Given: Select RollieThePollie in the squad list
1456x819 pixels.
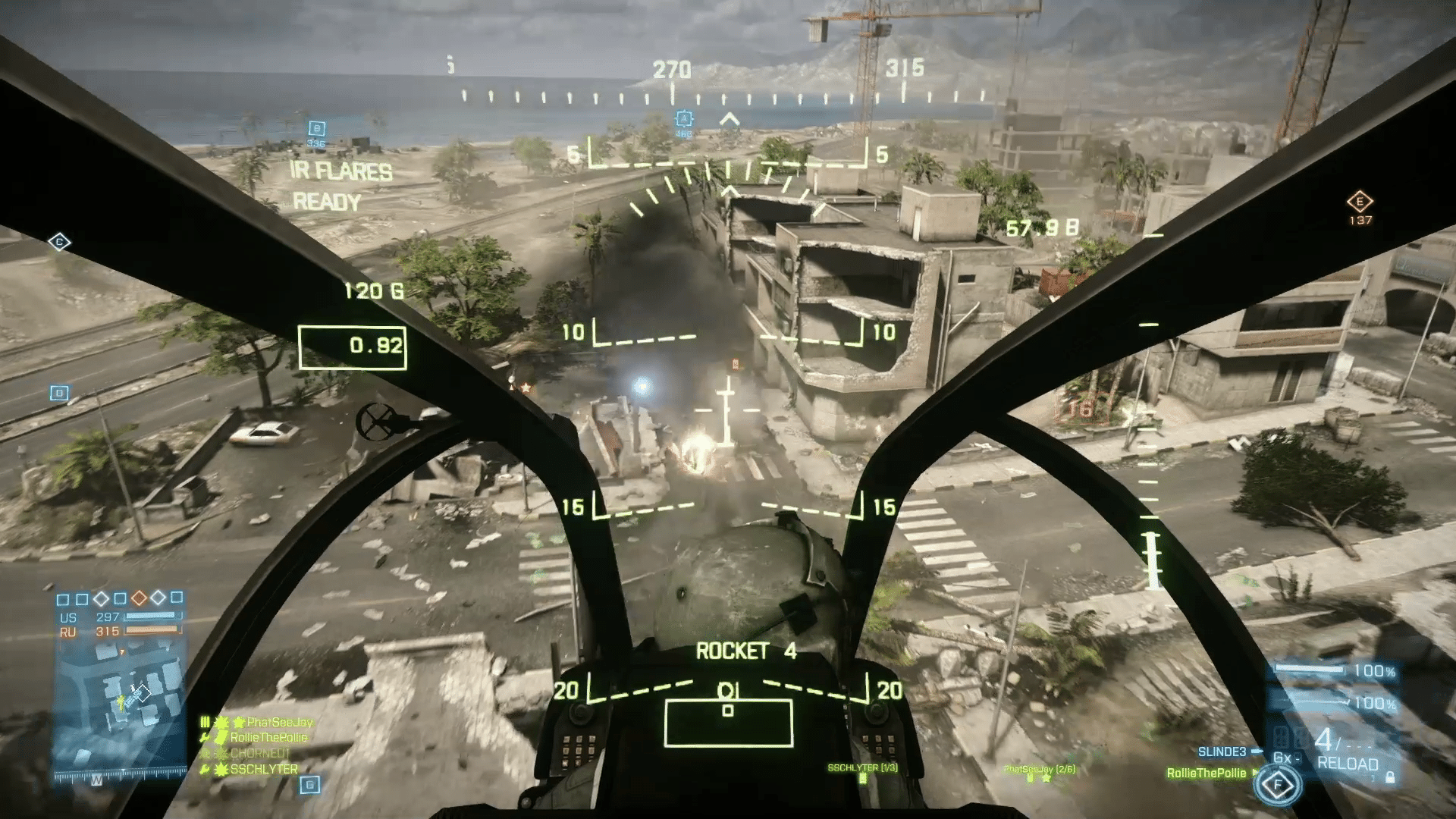Looking at the screenshot, I should coord(269,737).
